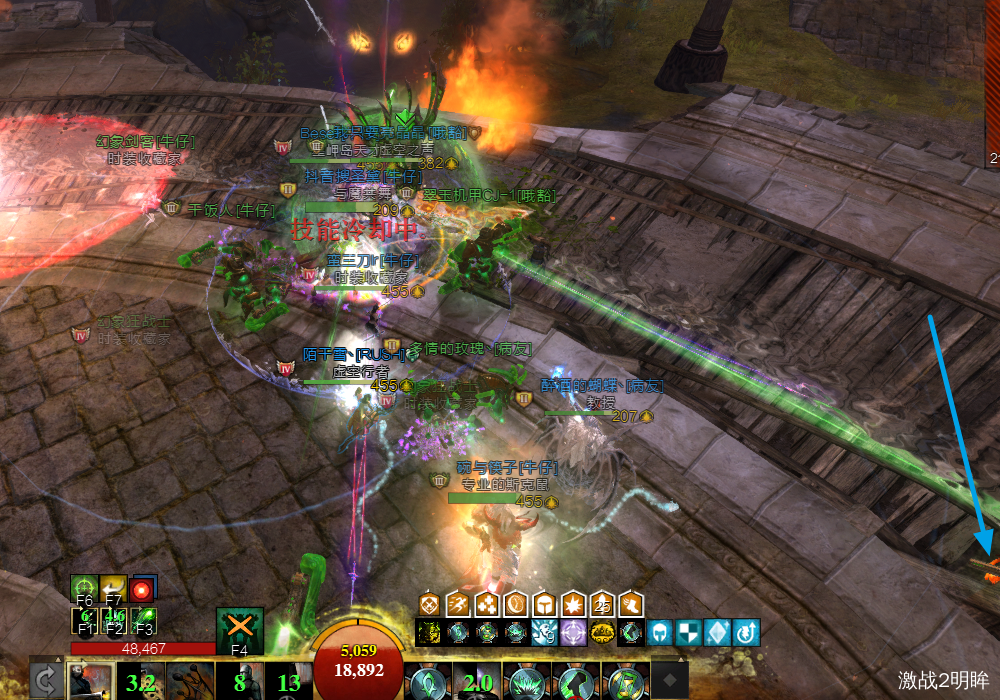The width and height of the screenshot is (1000, 700).
Task: Click the red orb icon beside F7
Action: tap(142, 588)
